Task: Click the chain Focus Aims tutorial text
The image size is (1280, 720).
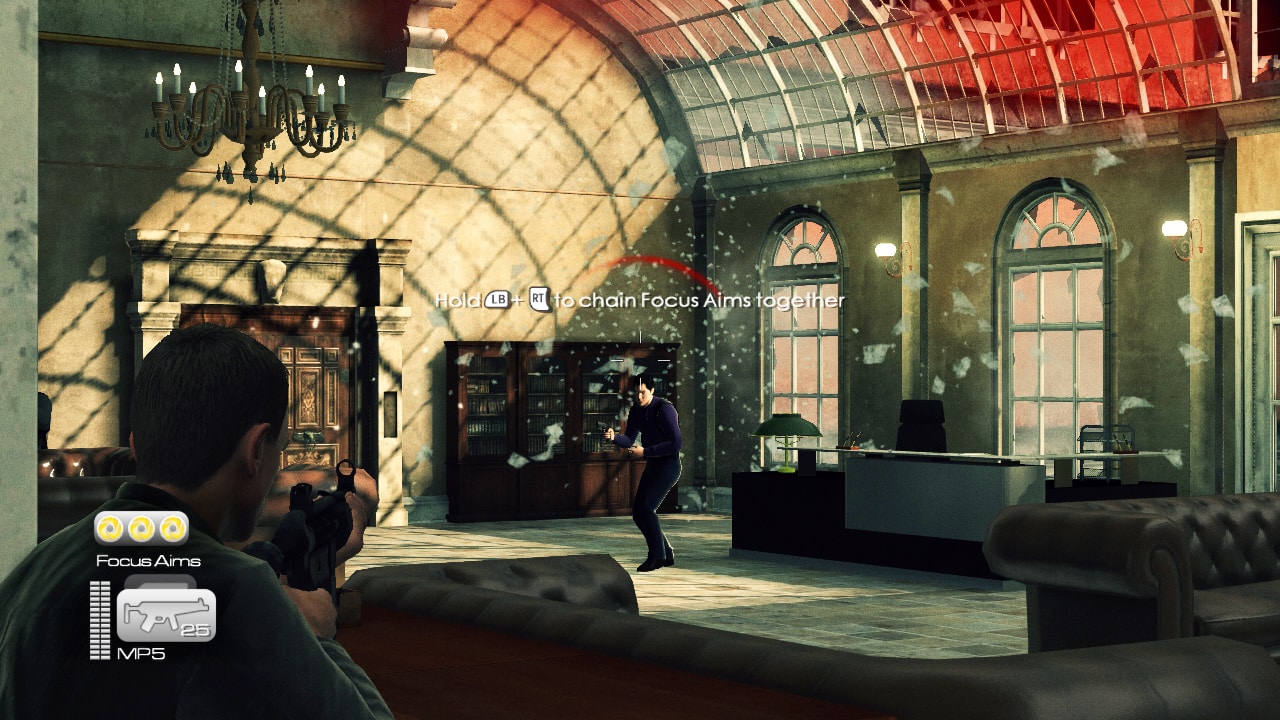Action: [640, 299]
